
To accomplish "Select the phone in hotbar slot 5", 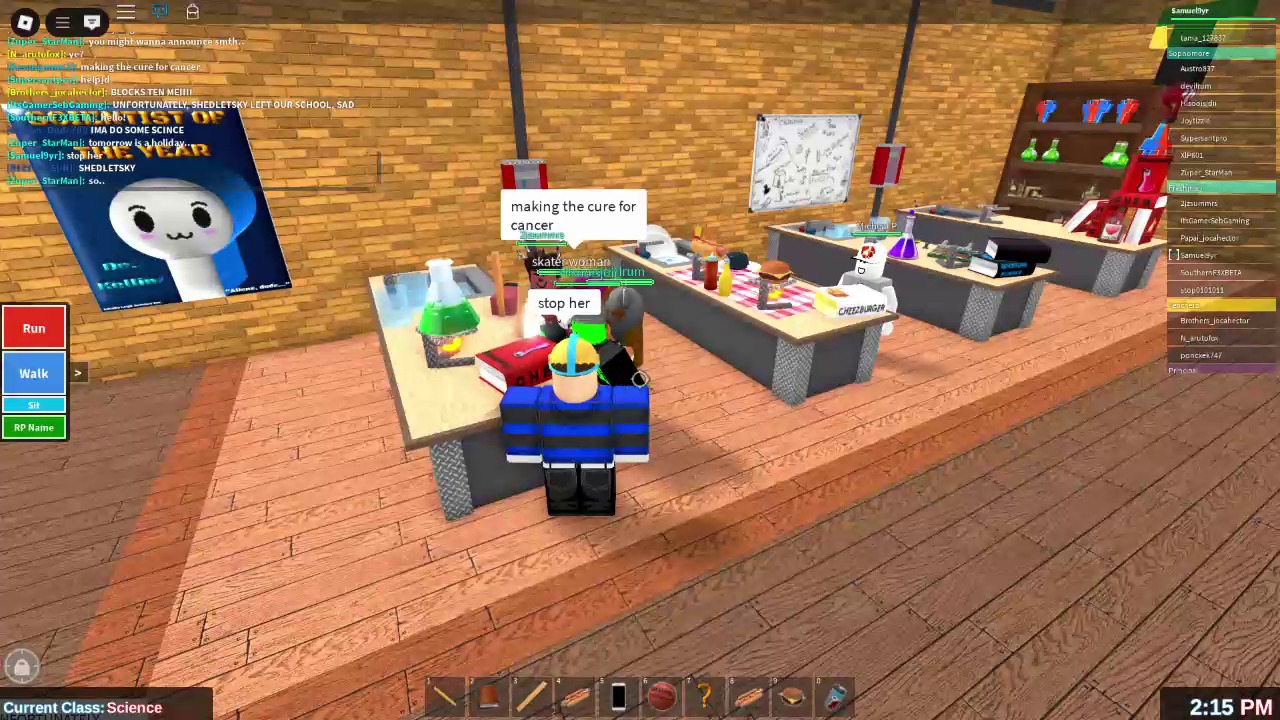I will pos(618,695).
